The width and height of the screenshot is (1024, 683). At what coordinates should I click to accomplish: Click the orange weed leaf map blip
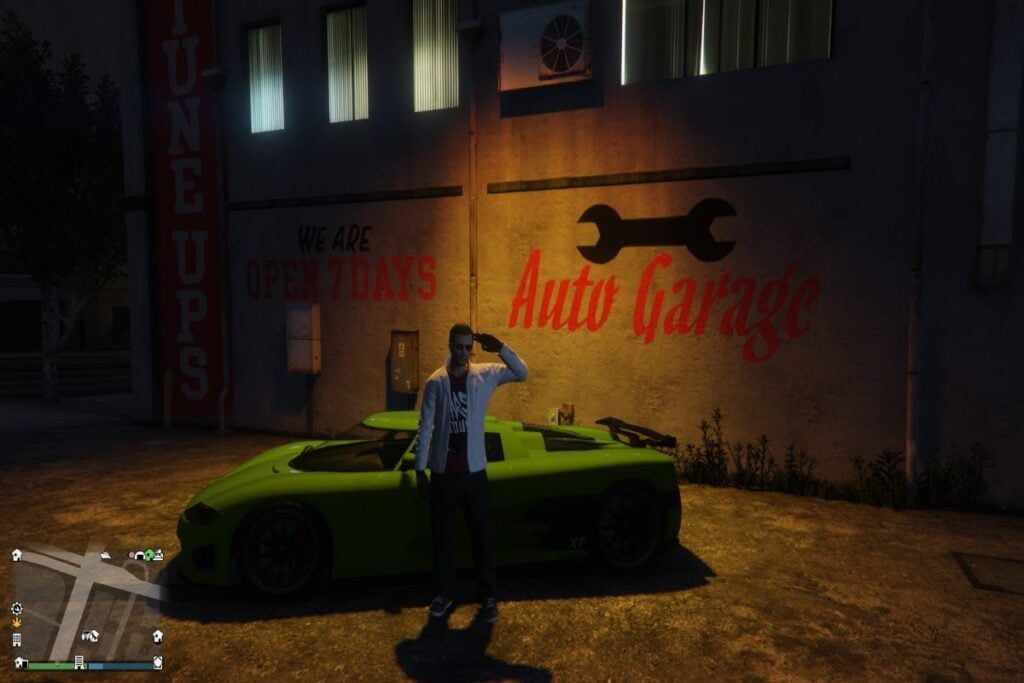point(17,623)
